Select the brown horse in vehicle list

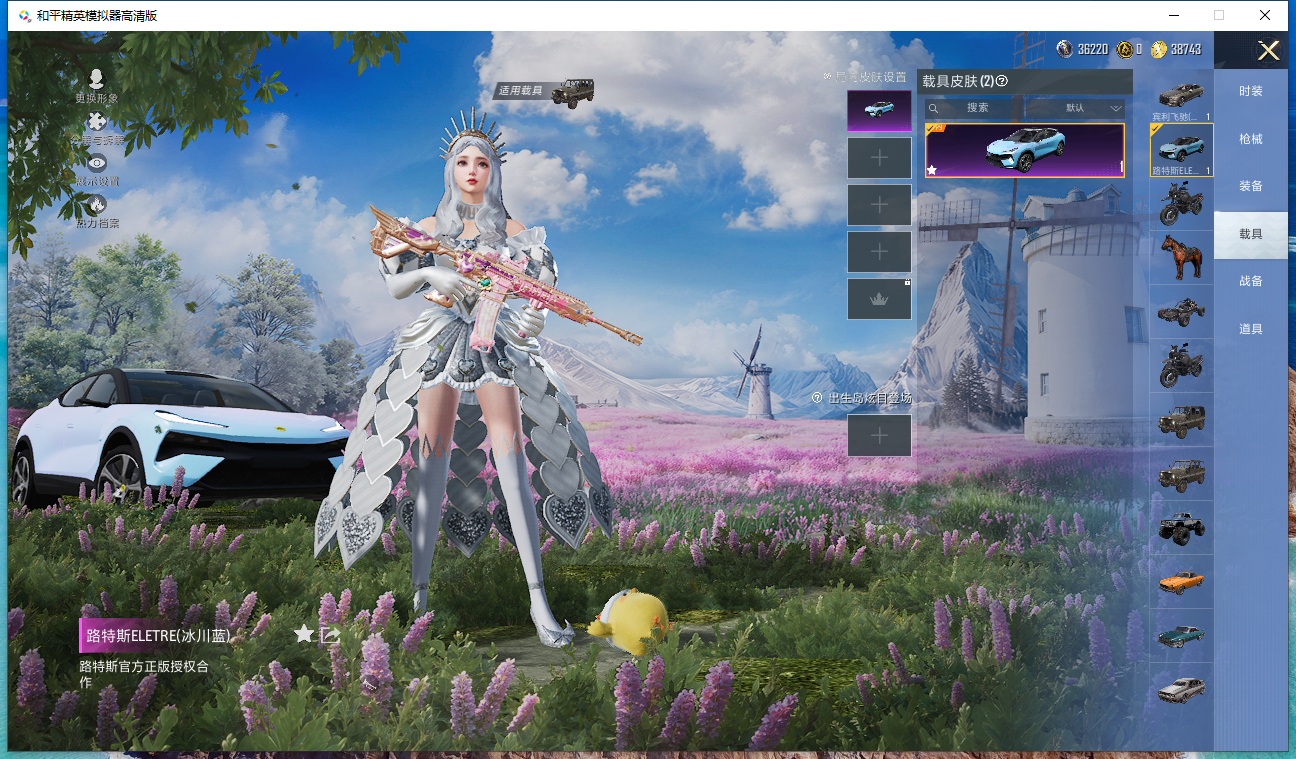pos(1181,258)
